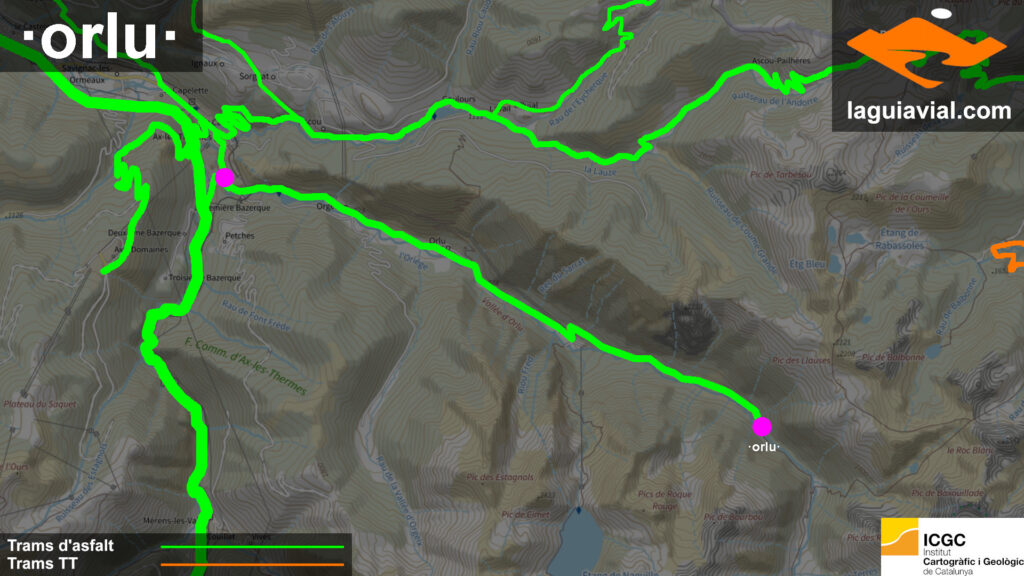Click the ICGC Institut Cartogràfic logo

tap(951, 547)
